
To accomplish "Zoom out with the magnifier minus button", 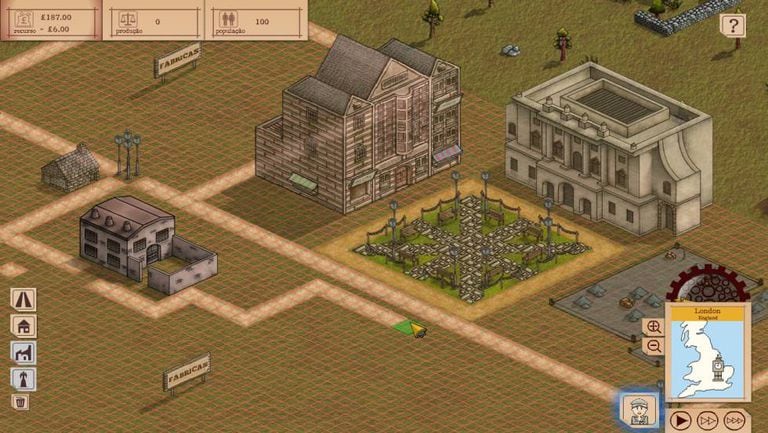I will tap(654, 346).
